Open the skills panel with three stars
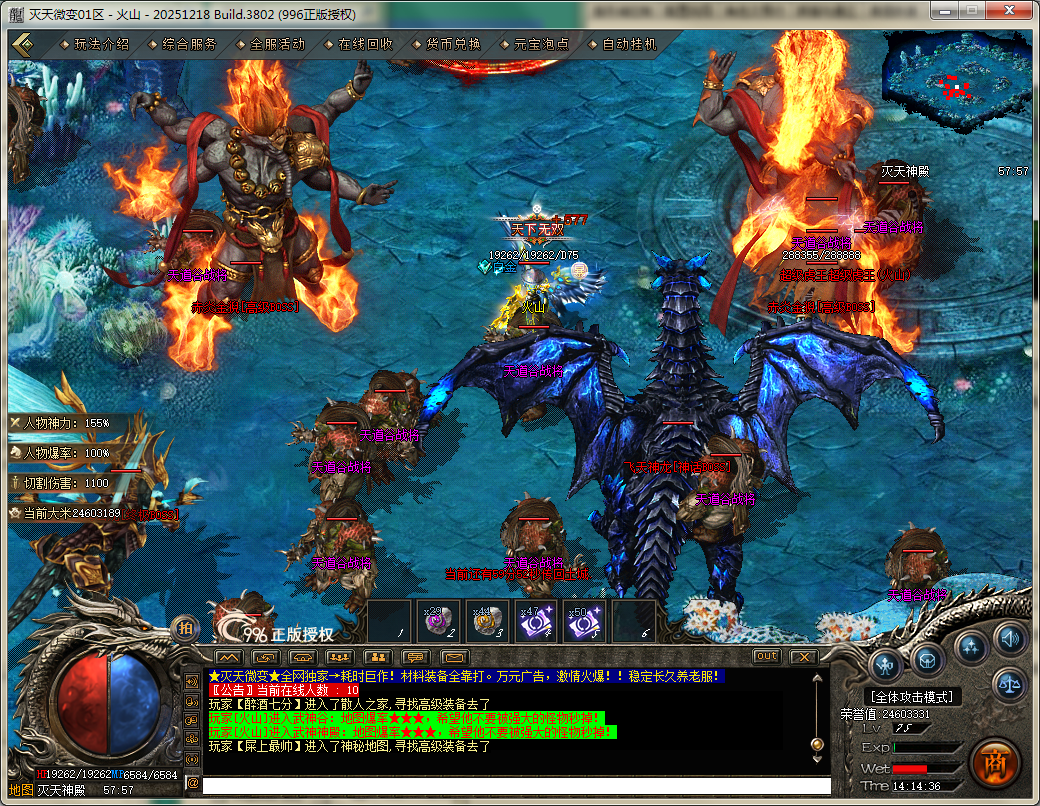1040x806 pixels. 971,645
